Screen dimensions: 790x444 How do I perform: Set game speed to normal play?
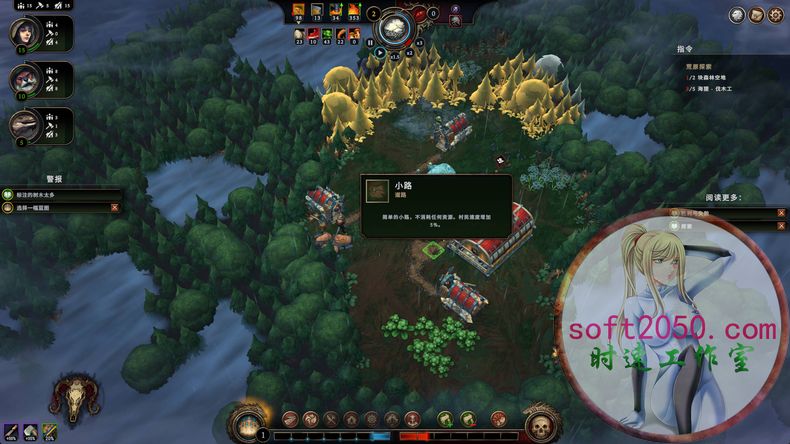[x=380, y=53]
